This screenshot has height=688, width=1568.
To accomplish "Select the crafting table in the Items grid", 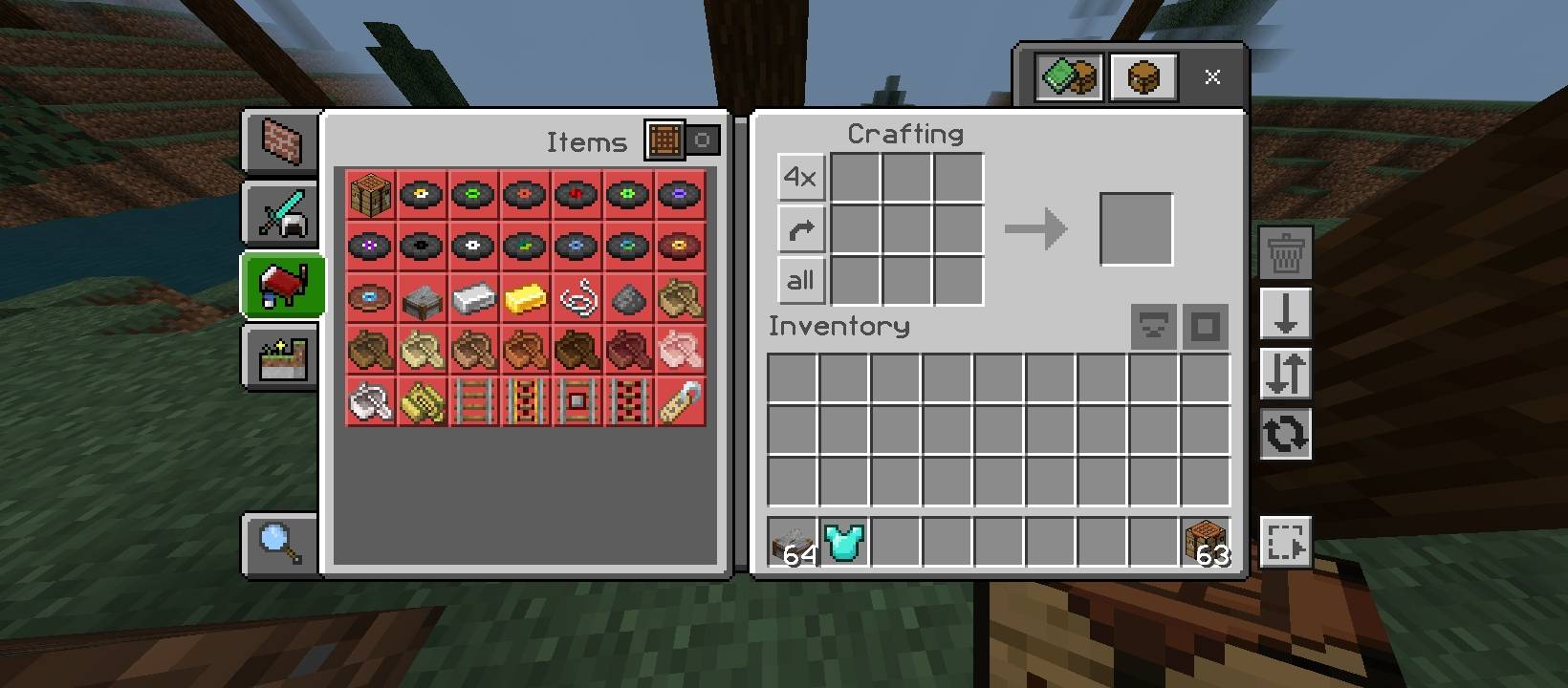I will point(369,194).
